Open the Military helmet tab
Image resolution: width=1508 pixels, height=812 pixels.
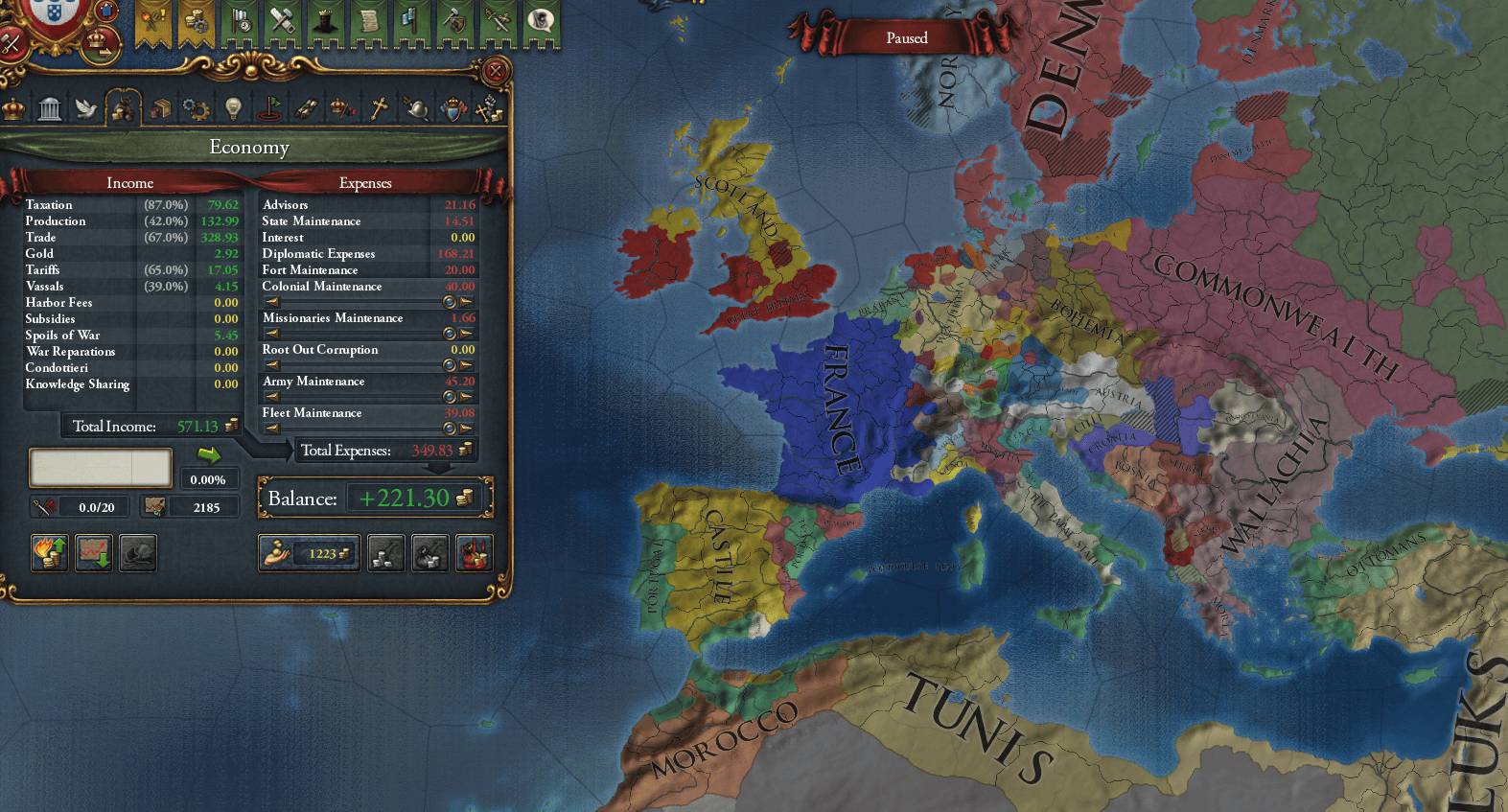tap(415, 108)
